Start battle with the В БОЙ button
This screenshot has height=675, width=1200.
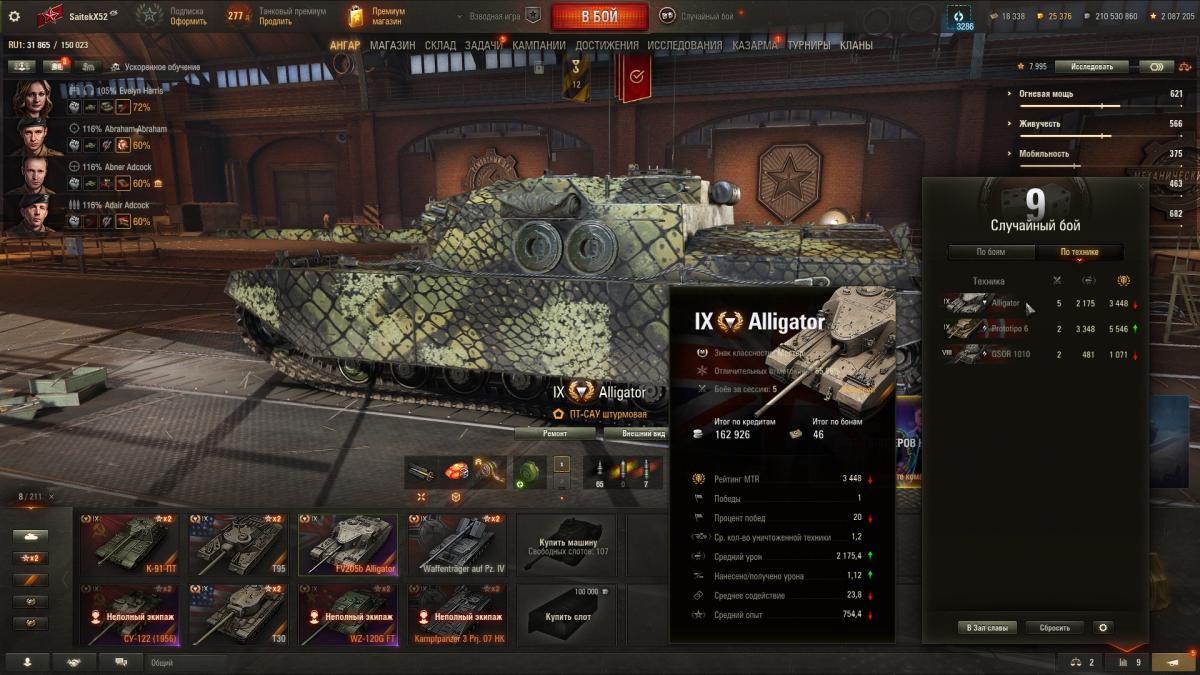click(x=599, y=16)
